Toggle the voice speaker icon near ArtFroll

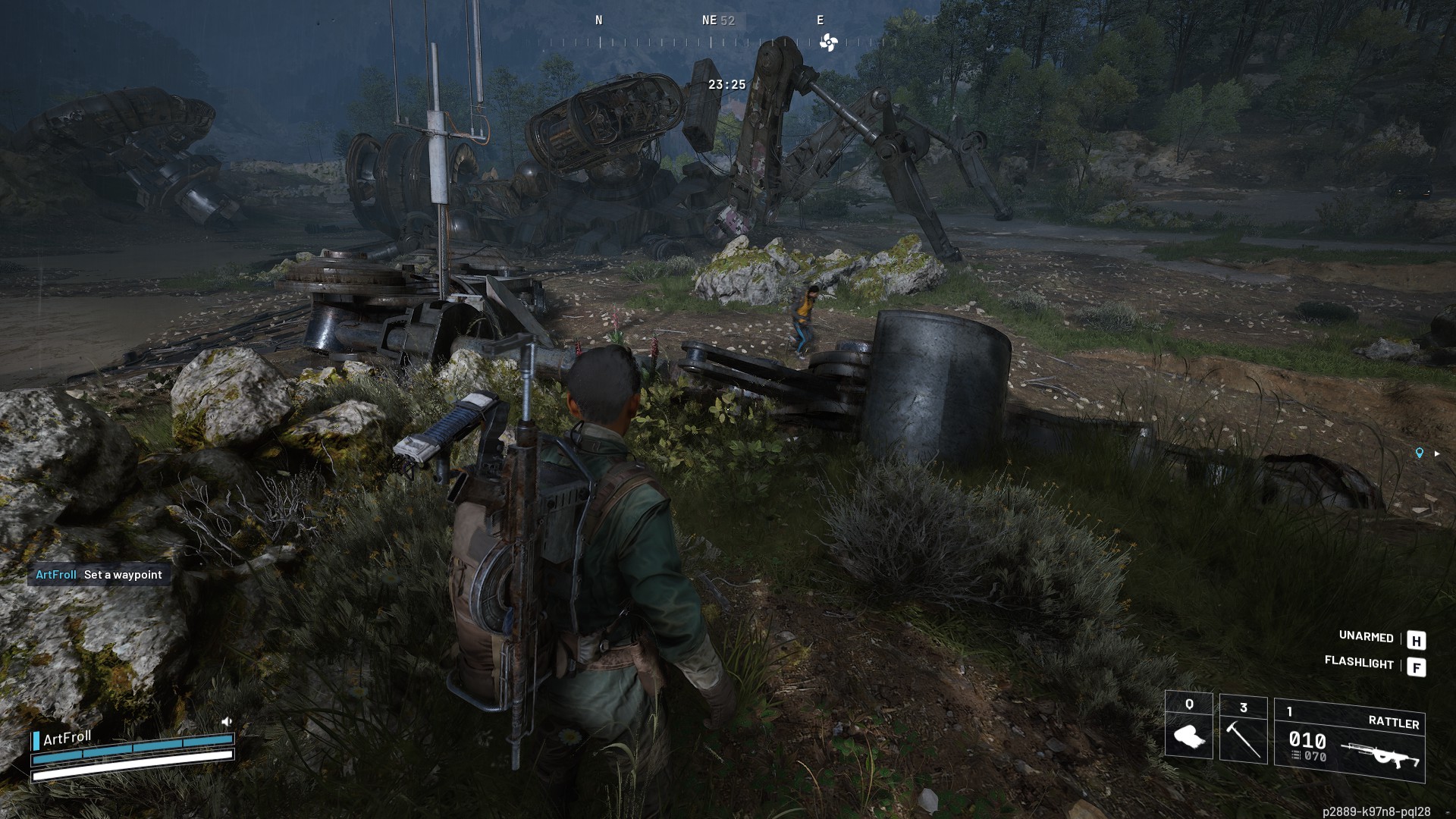point(226,721)
